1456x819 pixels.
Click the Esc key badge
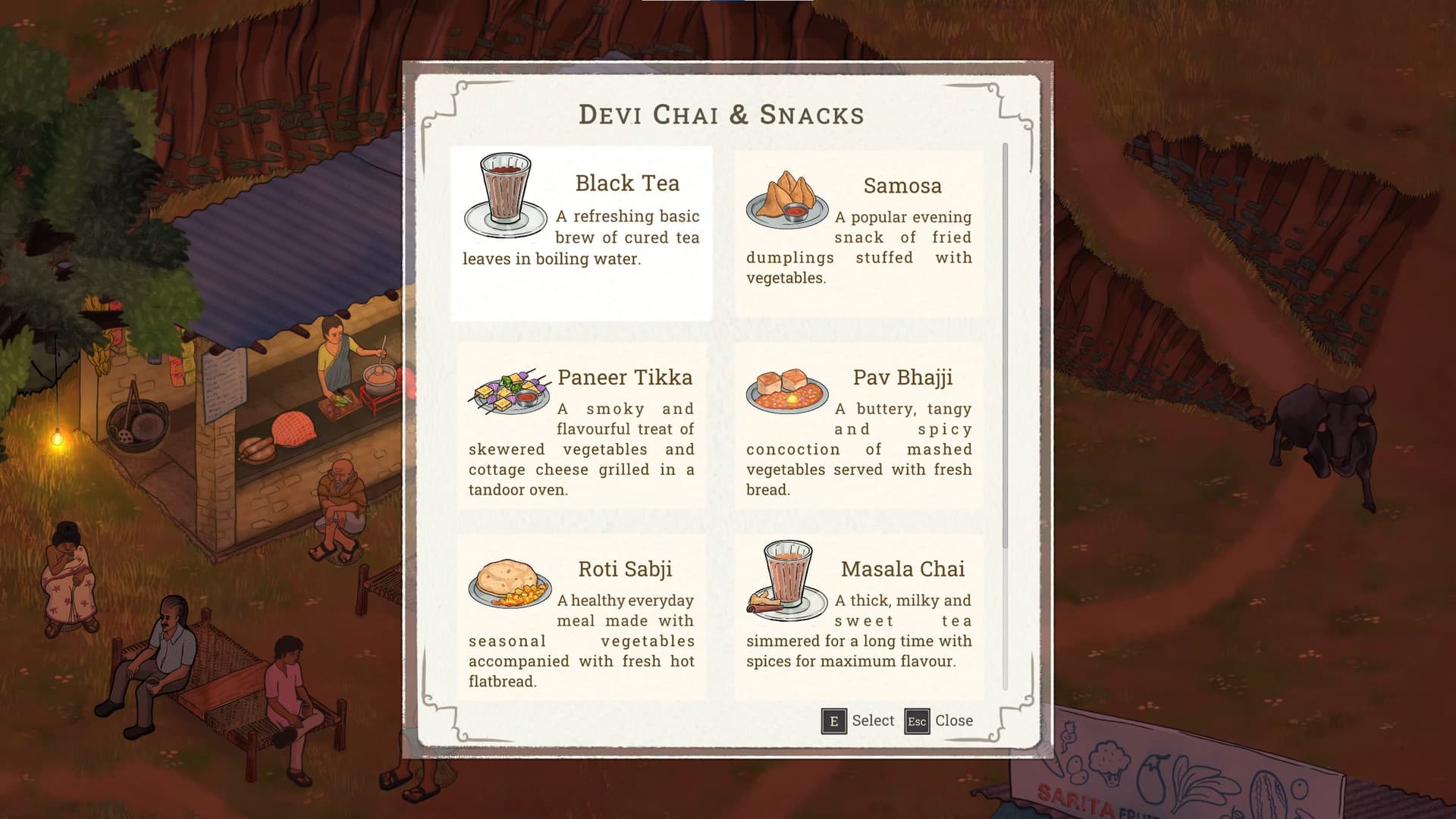click(918, 721)
